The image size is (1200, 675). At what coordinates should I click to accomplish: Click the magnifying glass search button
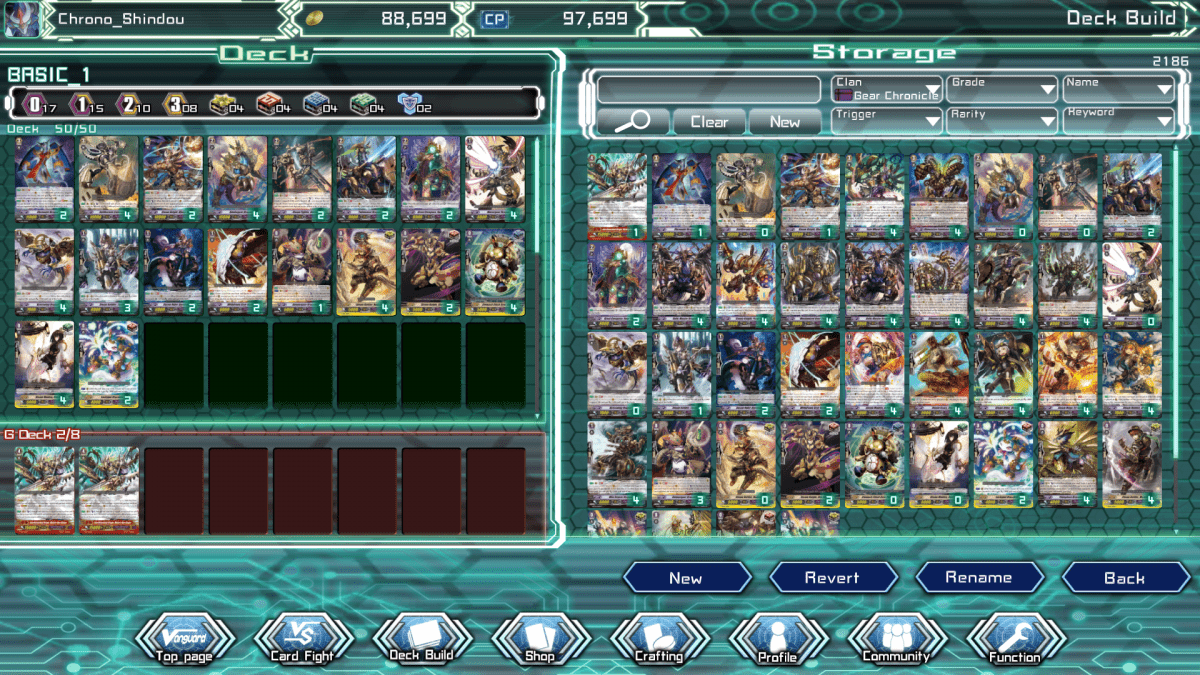coord(631,122)
